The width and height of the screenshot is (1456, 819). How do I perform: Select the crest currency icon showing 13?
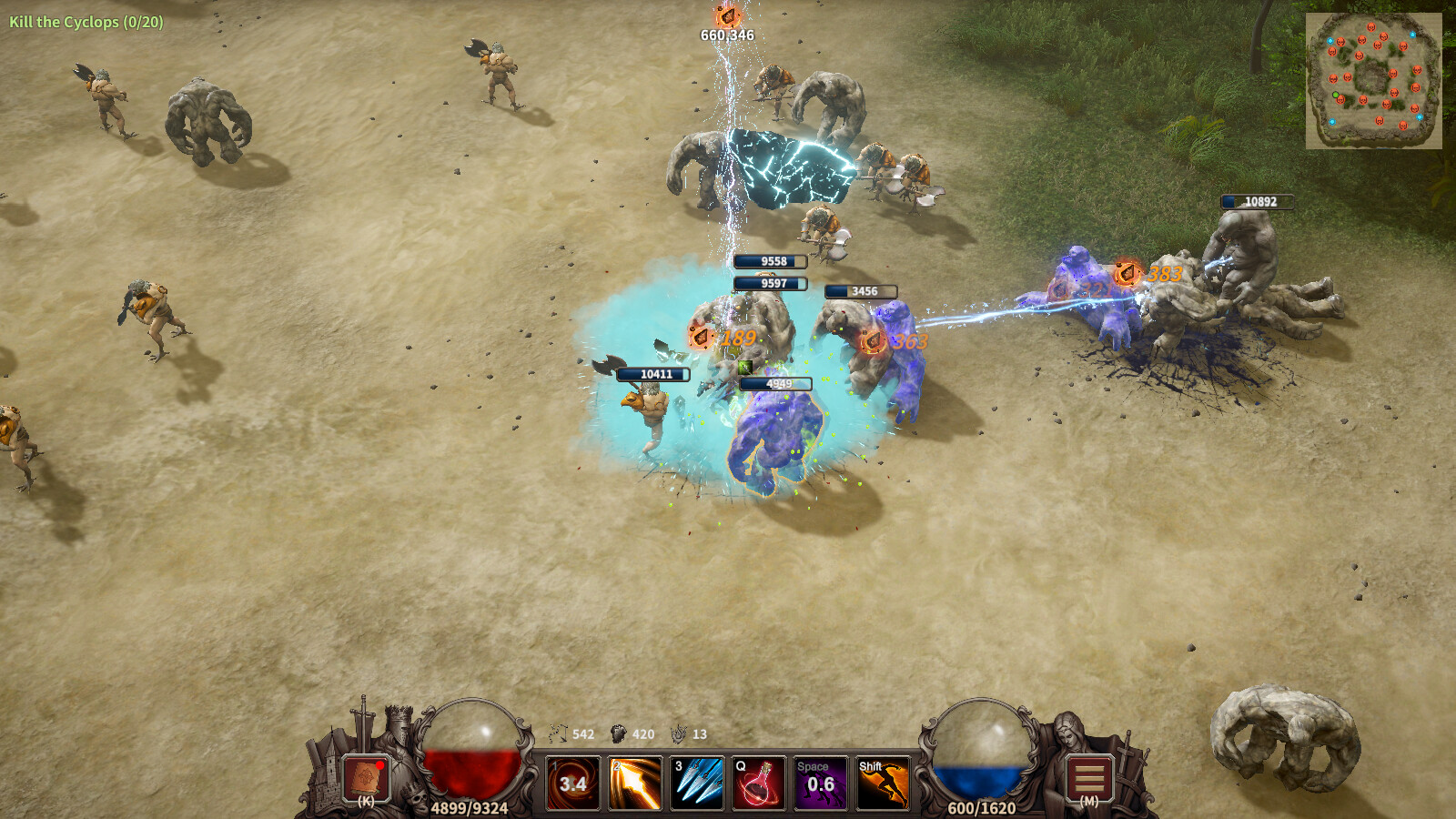click(x=679, y=733)
